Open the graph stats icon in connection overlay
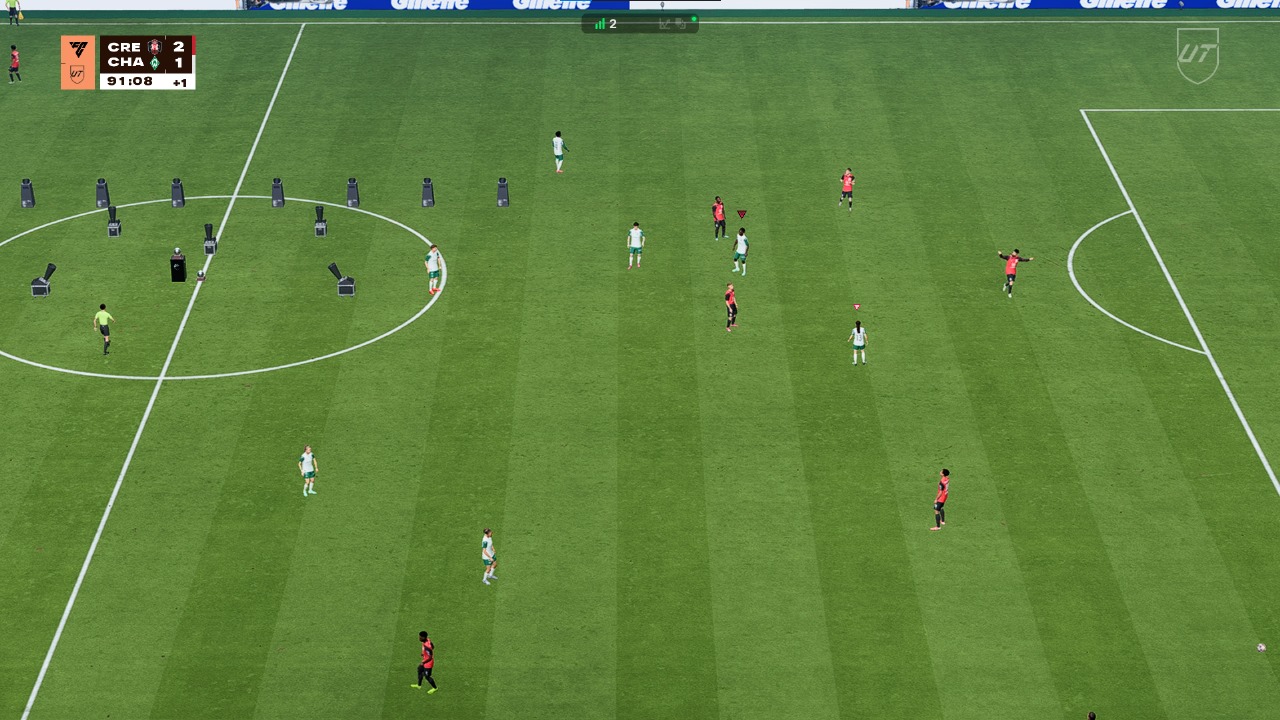The width and height of the screenshot is (1280, 720). click(x=664, y=24)
